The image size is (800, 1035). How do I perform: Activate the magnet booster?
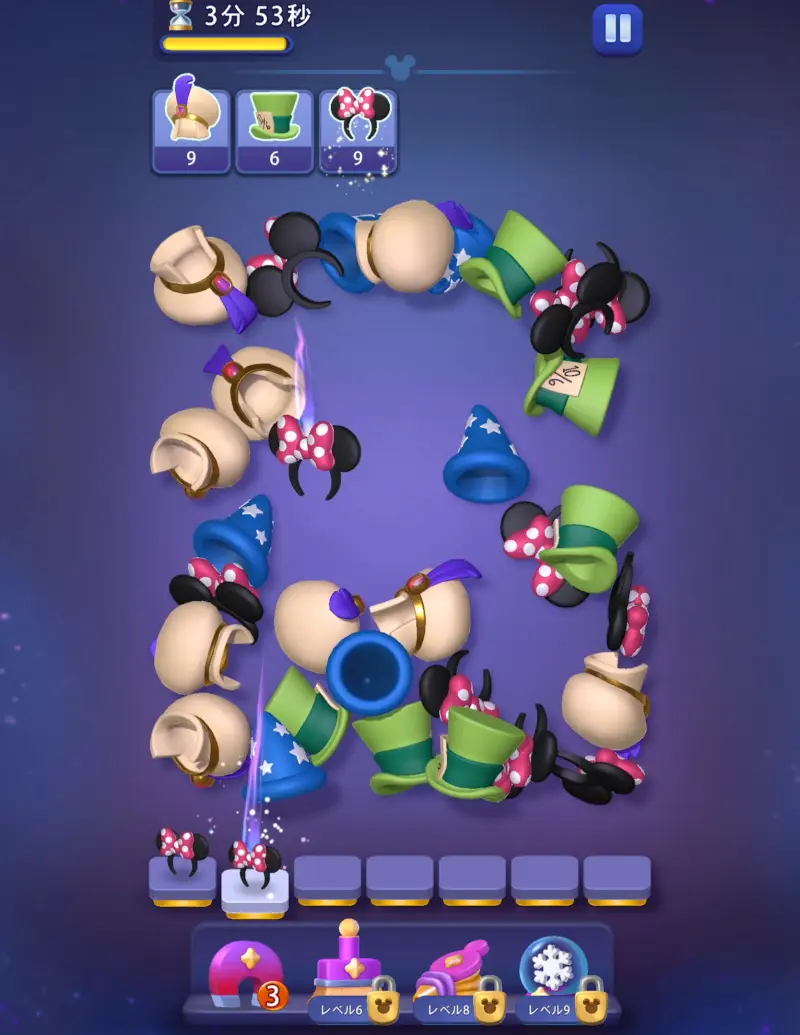click(x=243, y=974)
